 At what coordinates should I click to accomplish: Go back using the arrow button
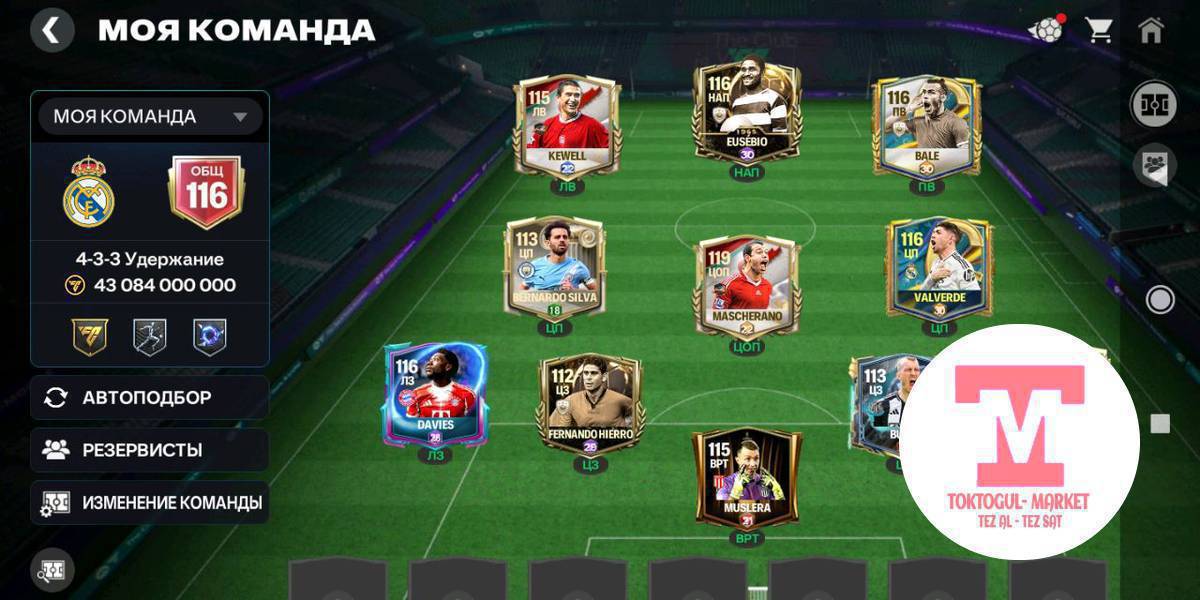coord(52,31)
